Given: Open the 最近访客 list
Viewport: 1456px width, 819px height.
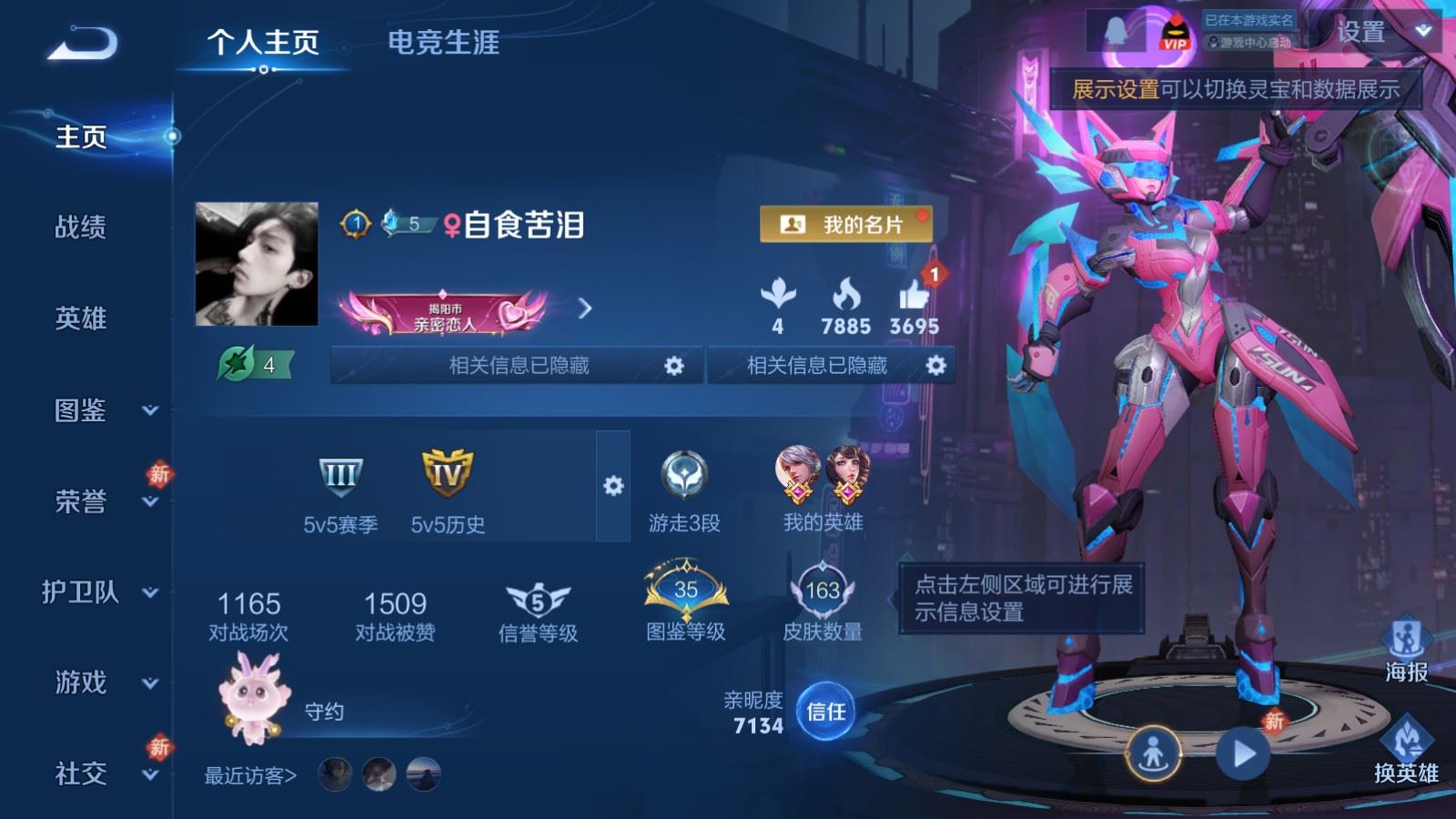Looking at the screenshot, I should (250, 775).
